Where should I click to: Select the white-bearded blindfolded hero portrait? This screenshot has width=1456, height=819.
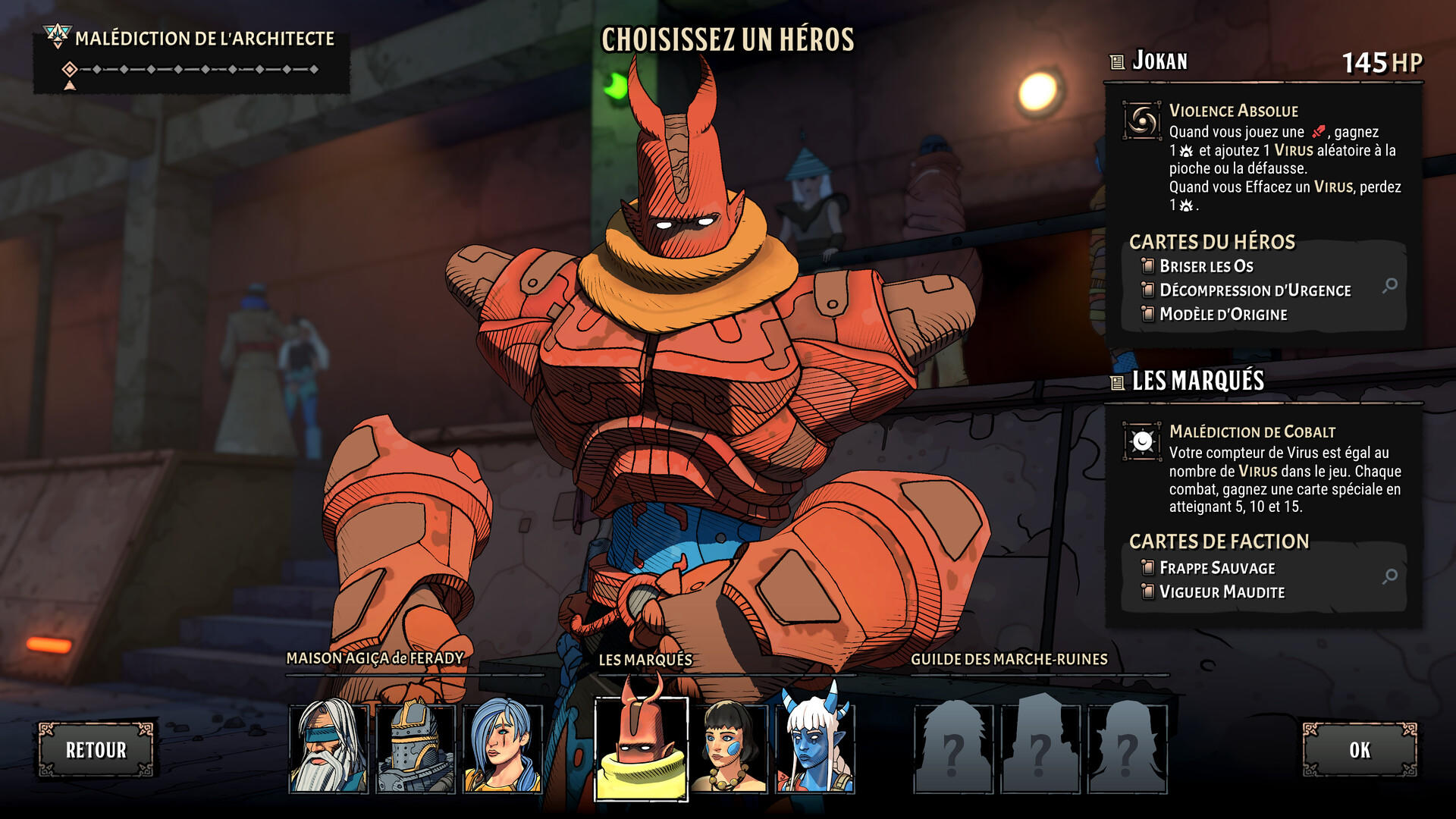(x=328, y=748)
